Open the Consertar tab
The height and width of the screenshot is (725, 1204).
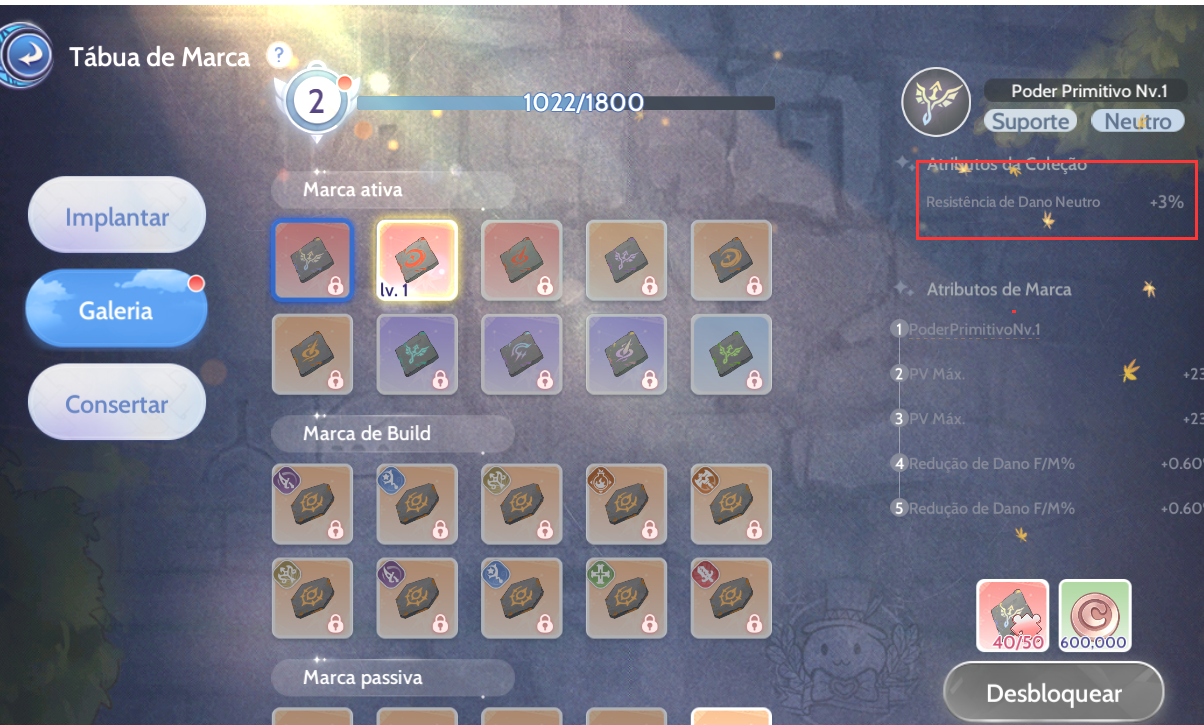click(117, 405)
